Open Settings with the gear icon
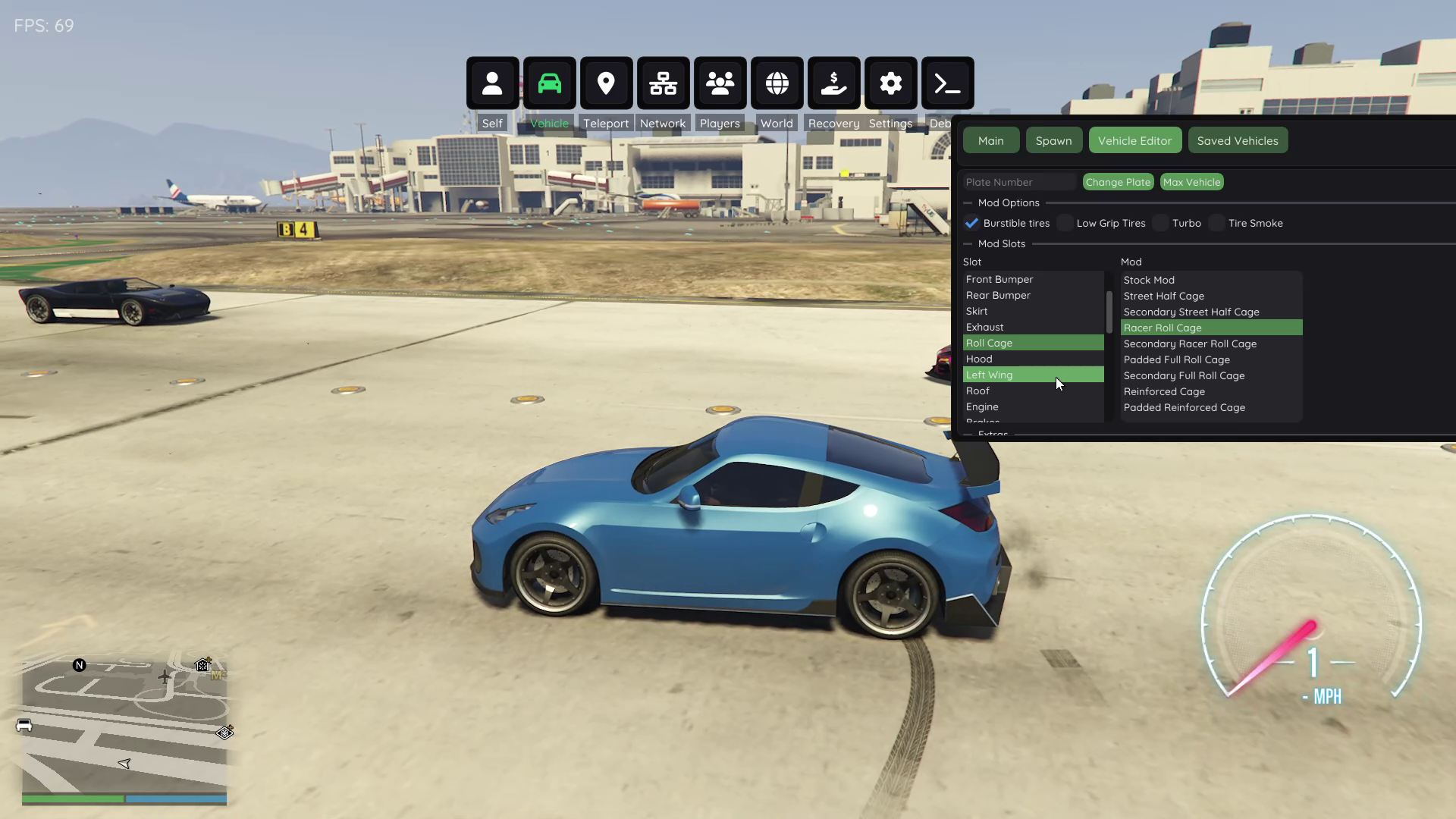Screen dimensions: 1456x819 point(890,83)
